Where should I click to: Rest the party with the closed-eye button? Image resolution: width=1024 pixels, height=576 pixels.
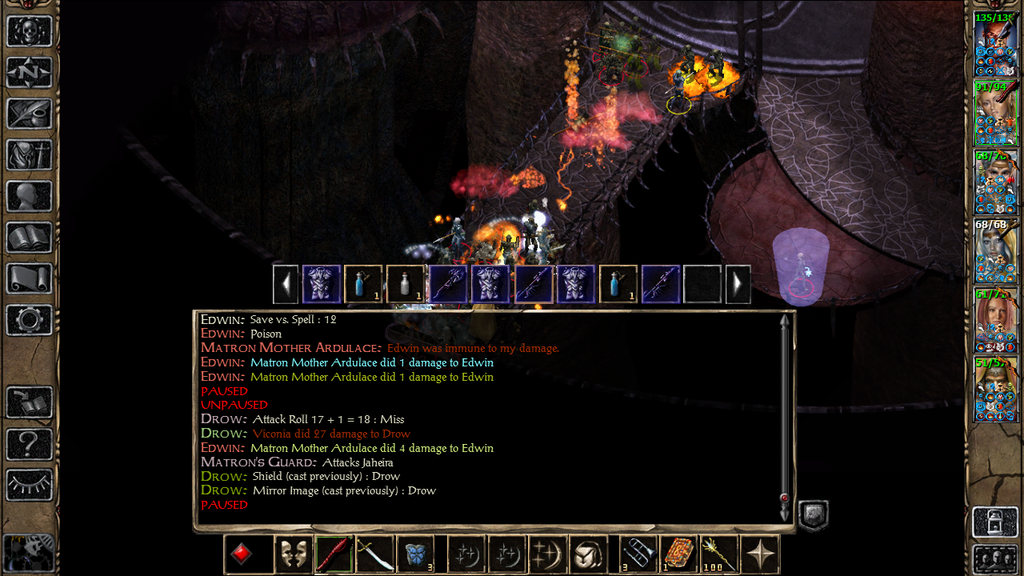coord(29,485)
